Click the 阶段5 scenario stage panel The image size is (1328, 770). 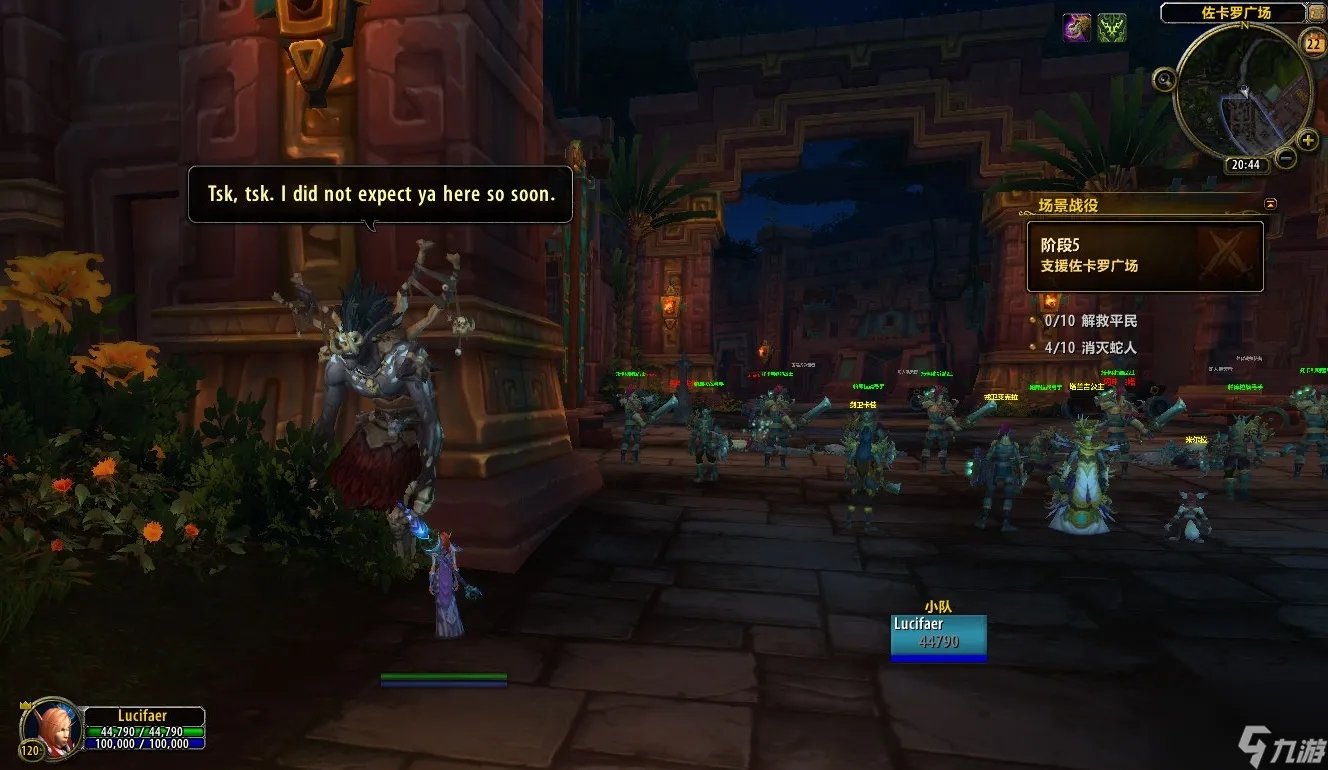(1145, 256)
